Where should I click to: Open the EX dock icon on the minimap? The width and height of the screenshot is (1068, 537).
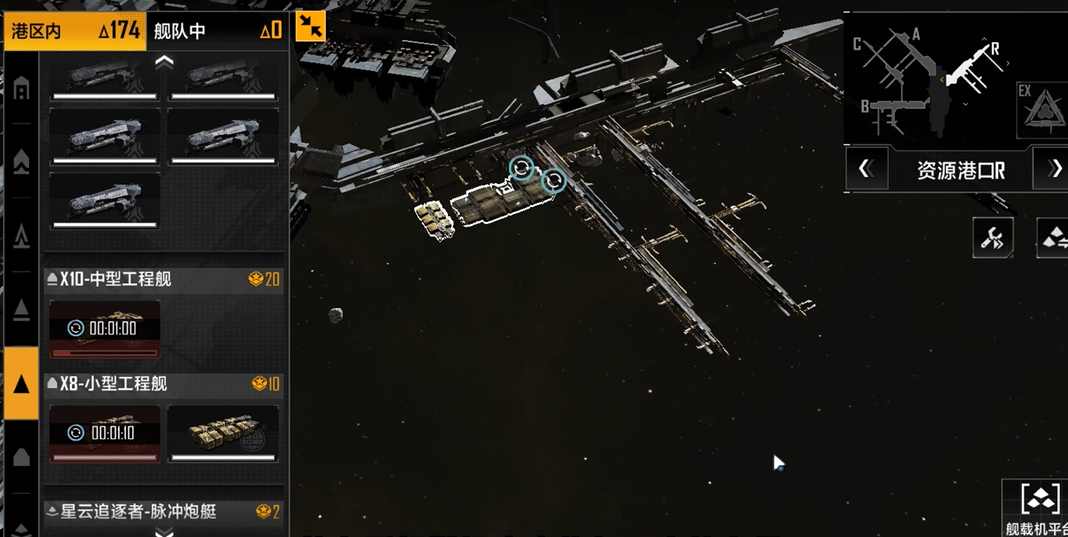click(x=1040, y=110)
